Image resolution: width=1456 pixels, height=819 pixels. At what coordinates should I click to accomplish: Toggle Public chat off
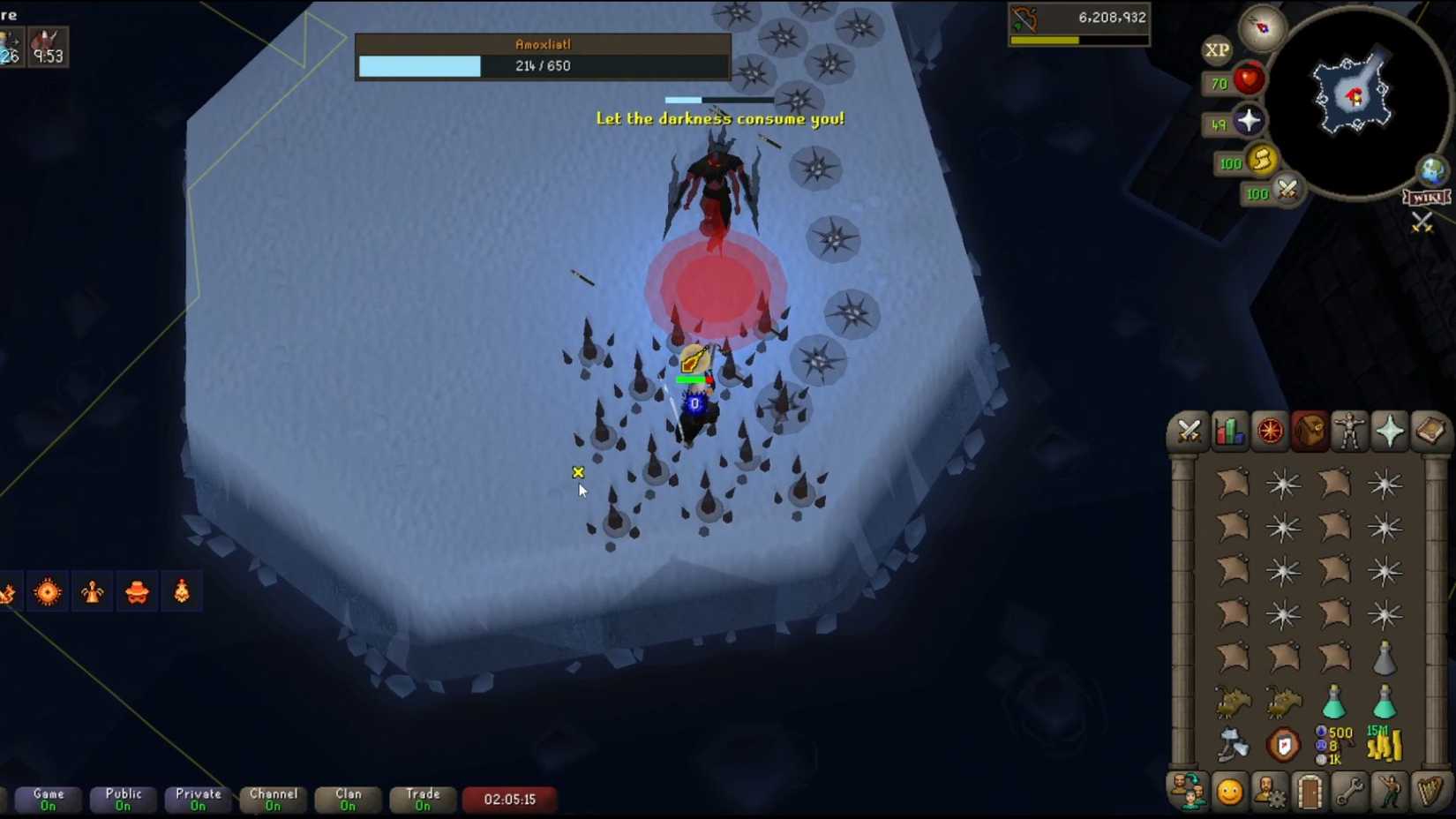(123, 800)
